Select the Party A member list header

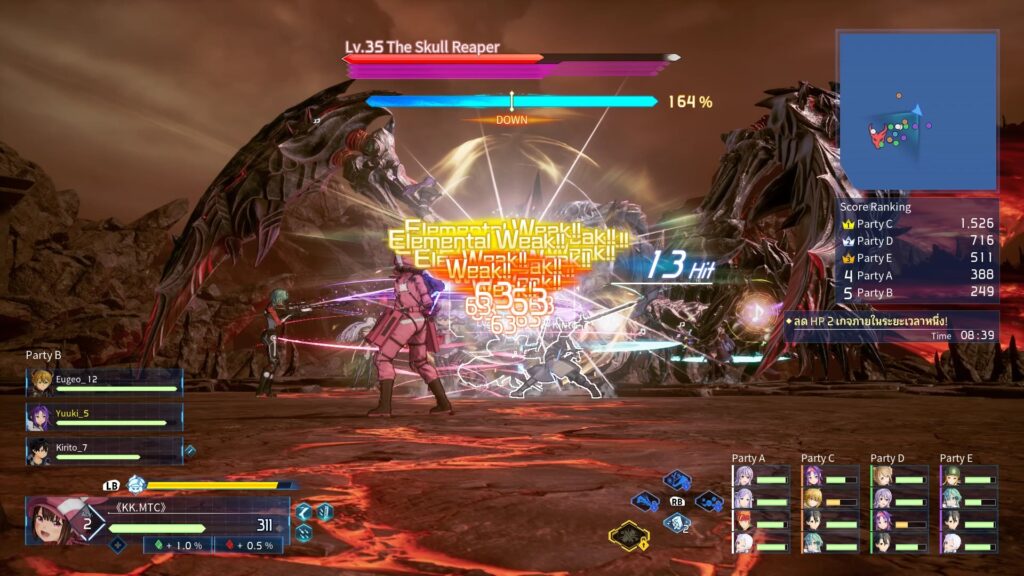[748, 458]
